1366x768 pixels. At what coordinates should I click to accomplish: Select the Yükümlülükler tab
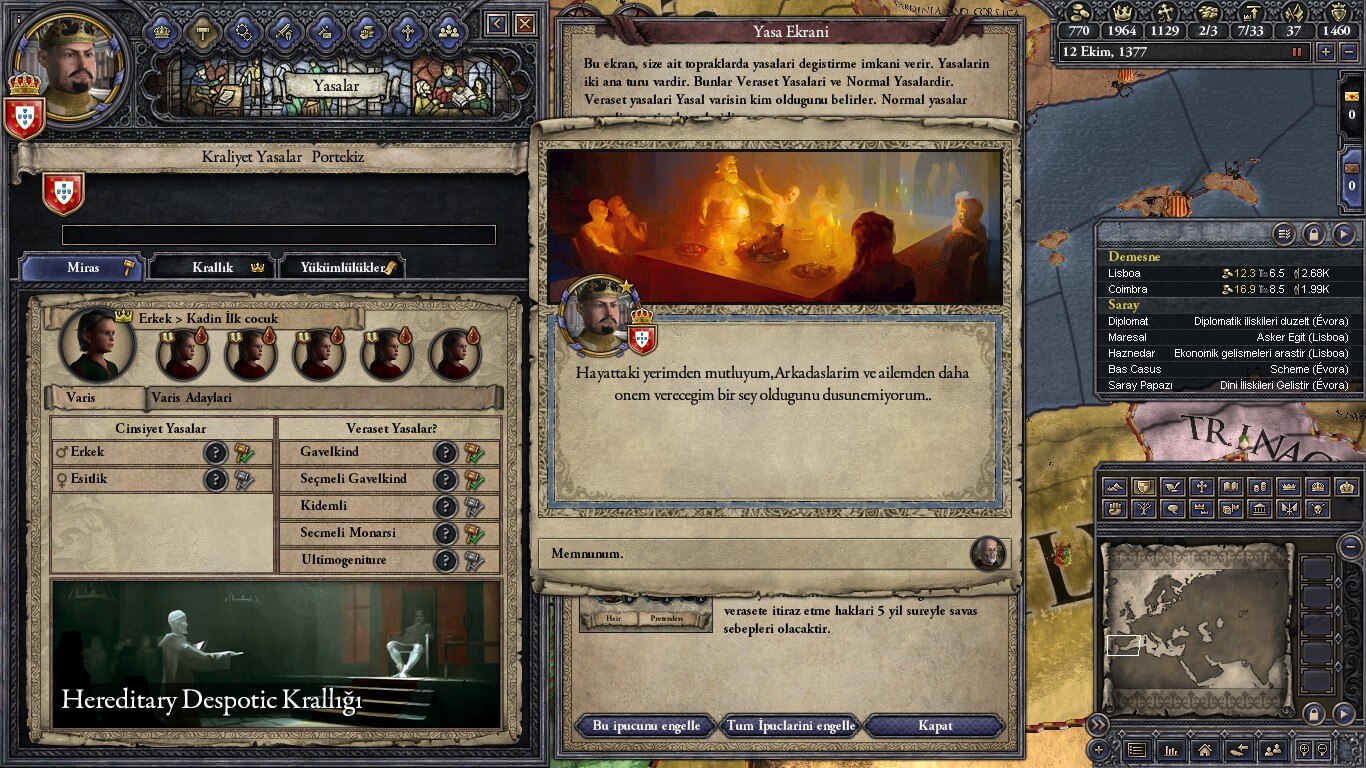pyautogui.click(x=339, y=267)
